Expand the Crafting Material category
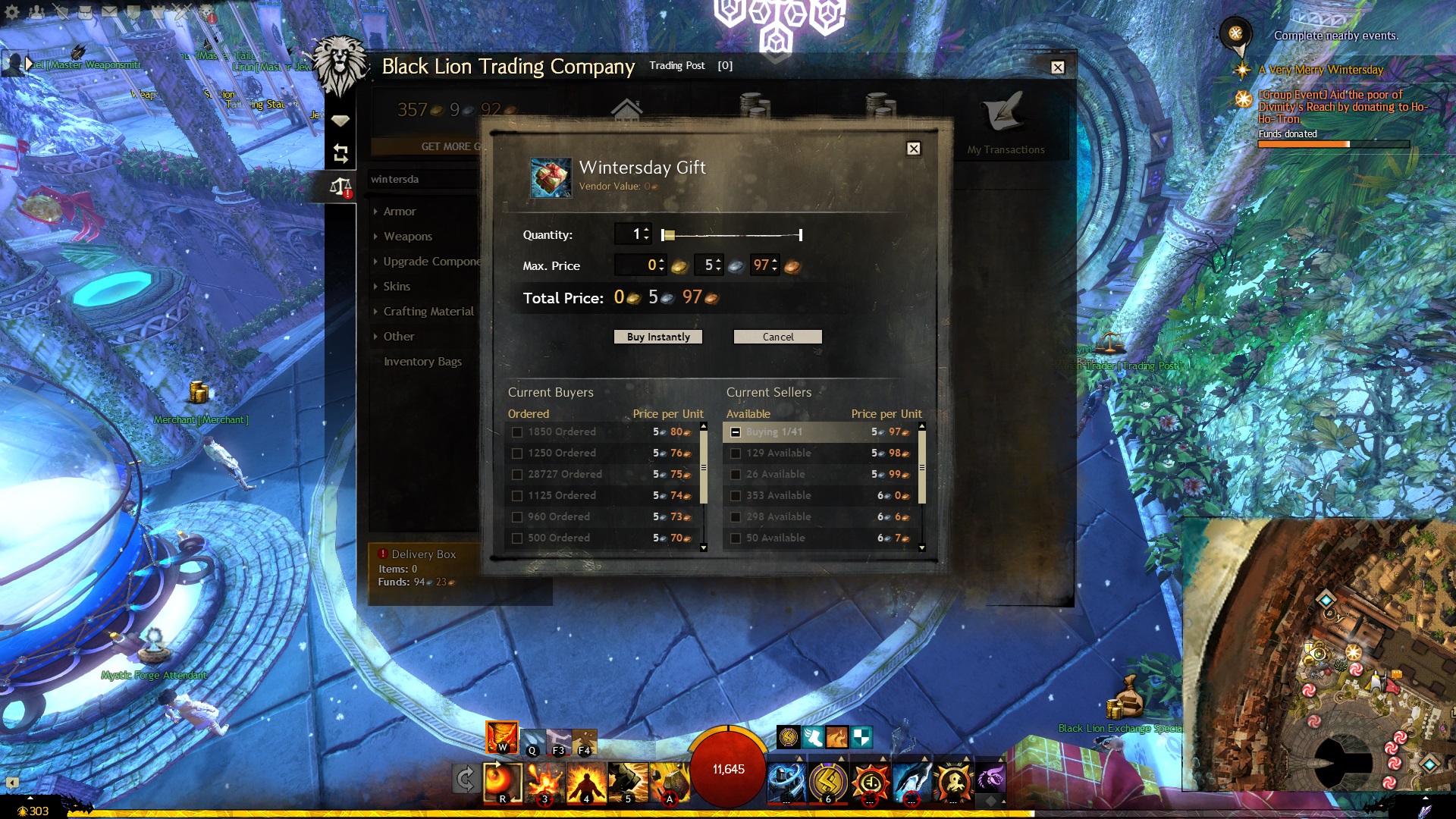Screen dimensions: 1456x819 coord(428,312)
